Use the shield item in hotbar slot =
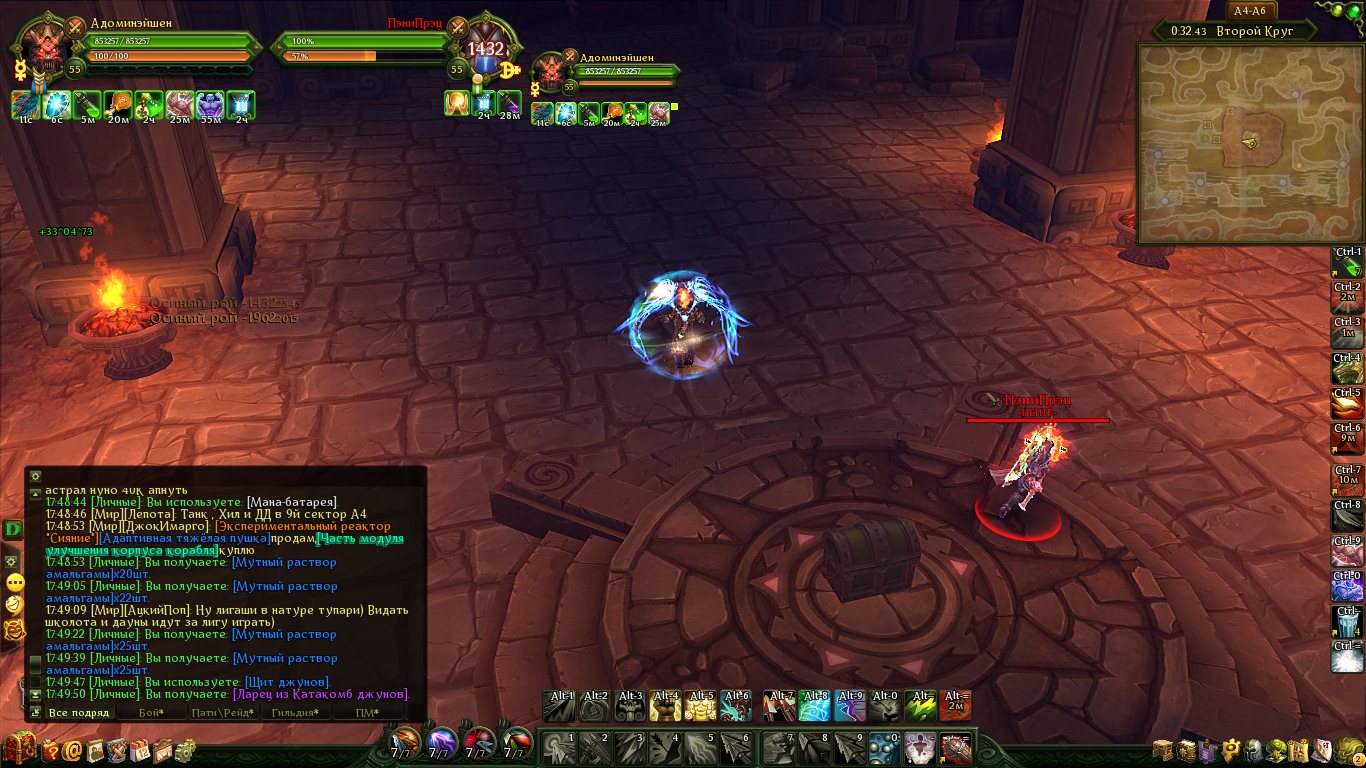1366x768 pixels. (x=955, y=748)
